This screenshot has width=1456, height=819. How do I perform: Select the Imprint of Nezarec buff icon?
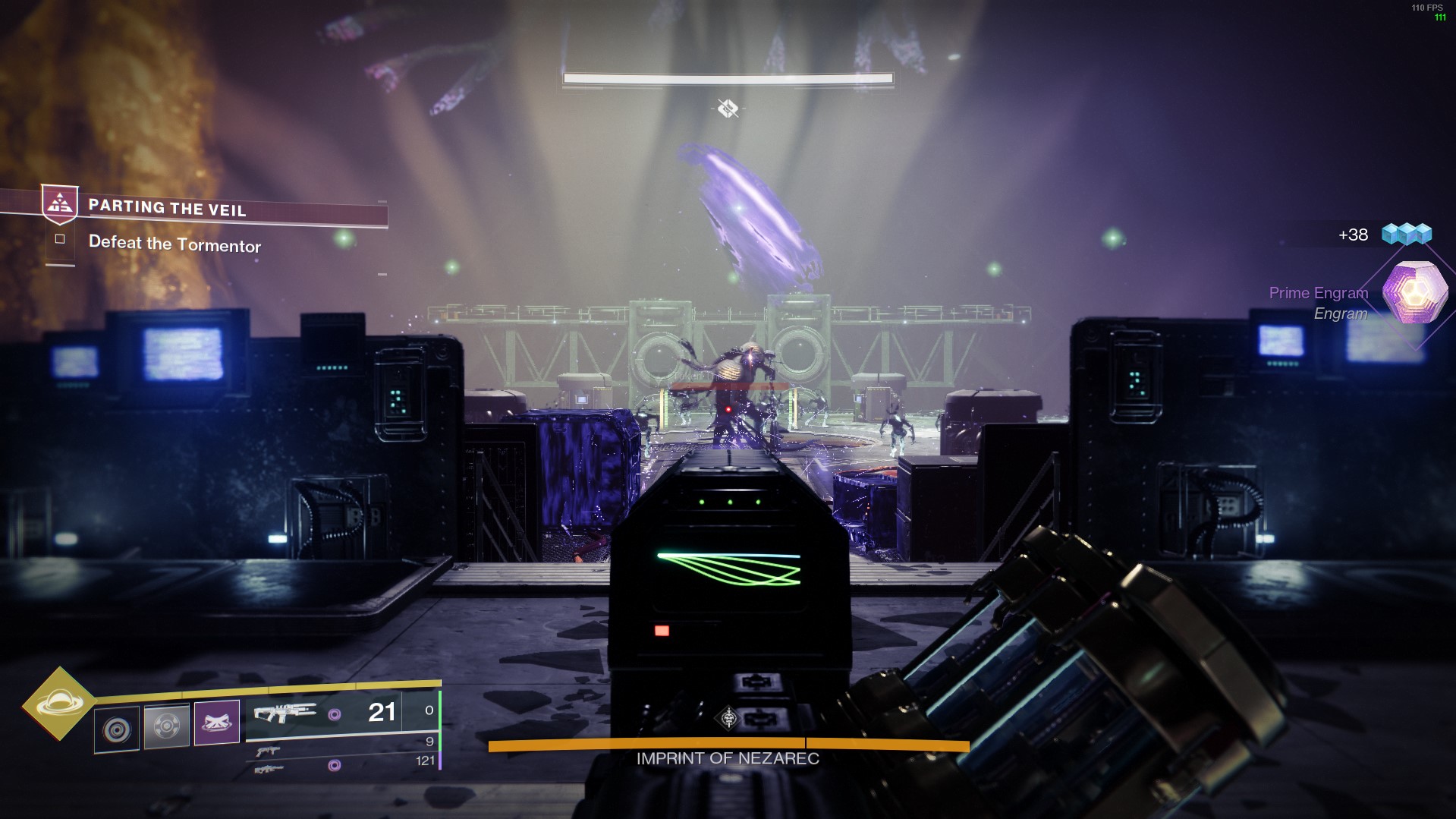click(x=728, y=717)
